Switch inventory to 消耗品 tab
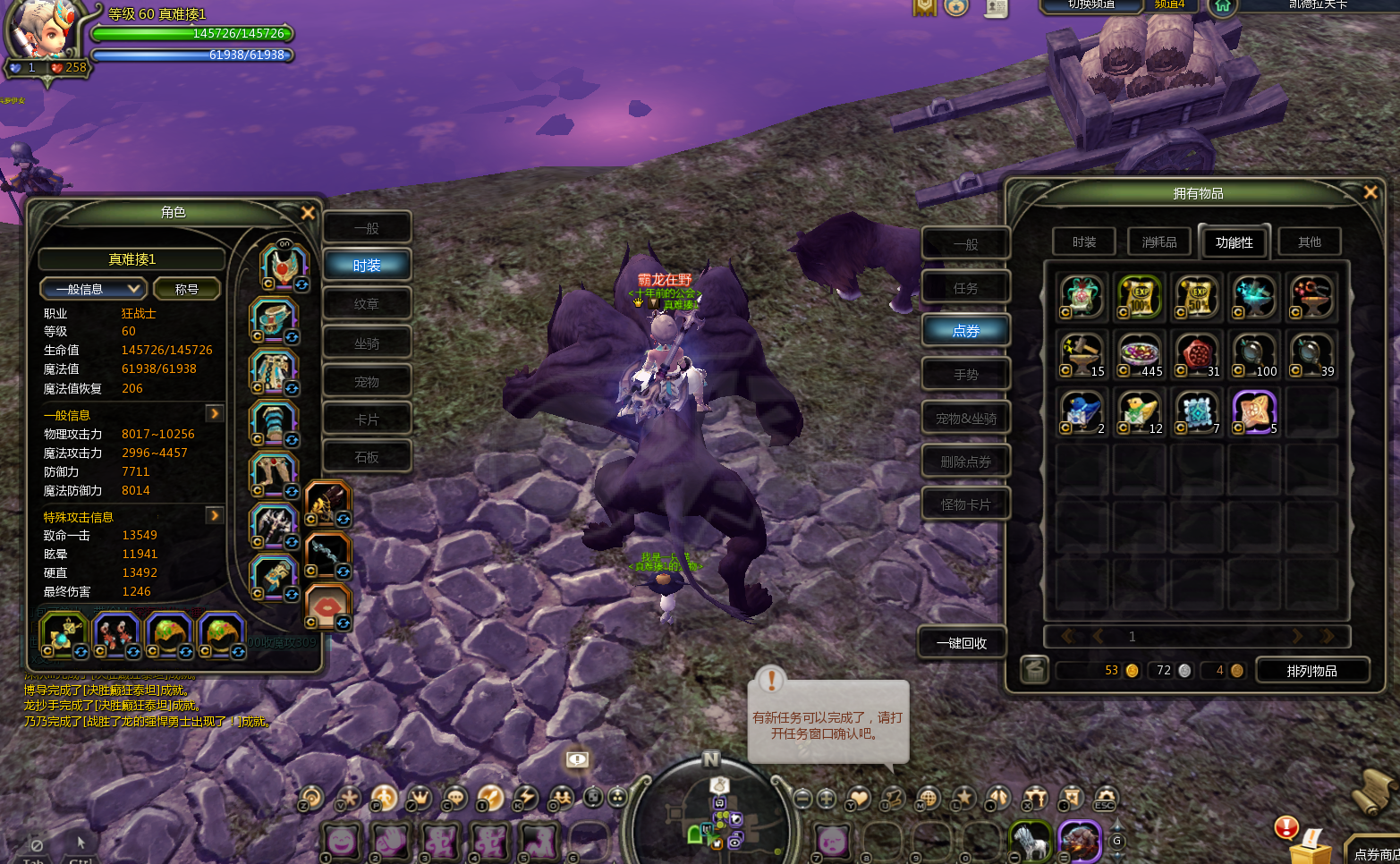The image size is (1400, 864). point(1158,241)
